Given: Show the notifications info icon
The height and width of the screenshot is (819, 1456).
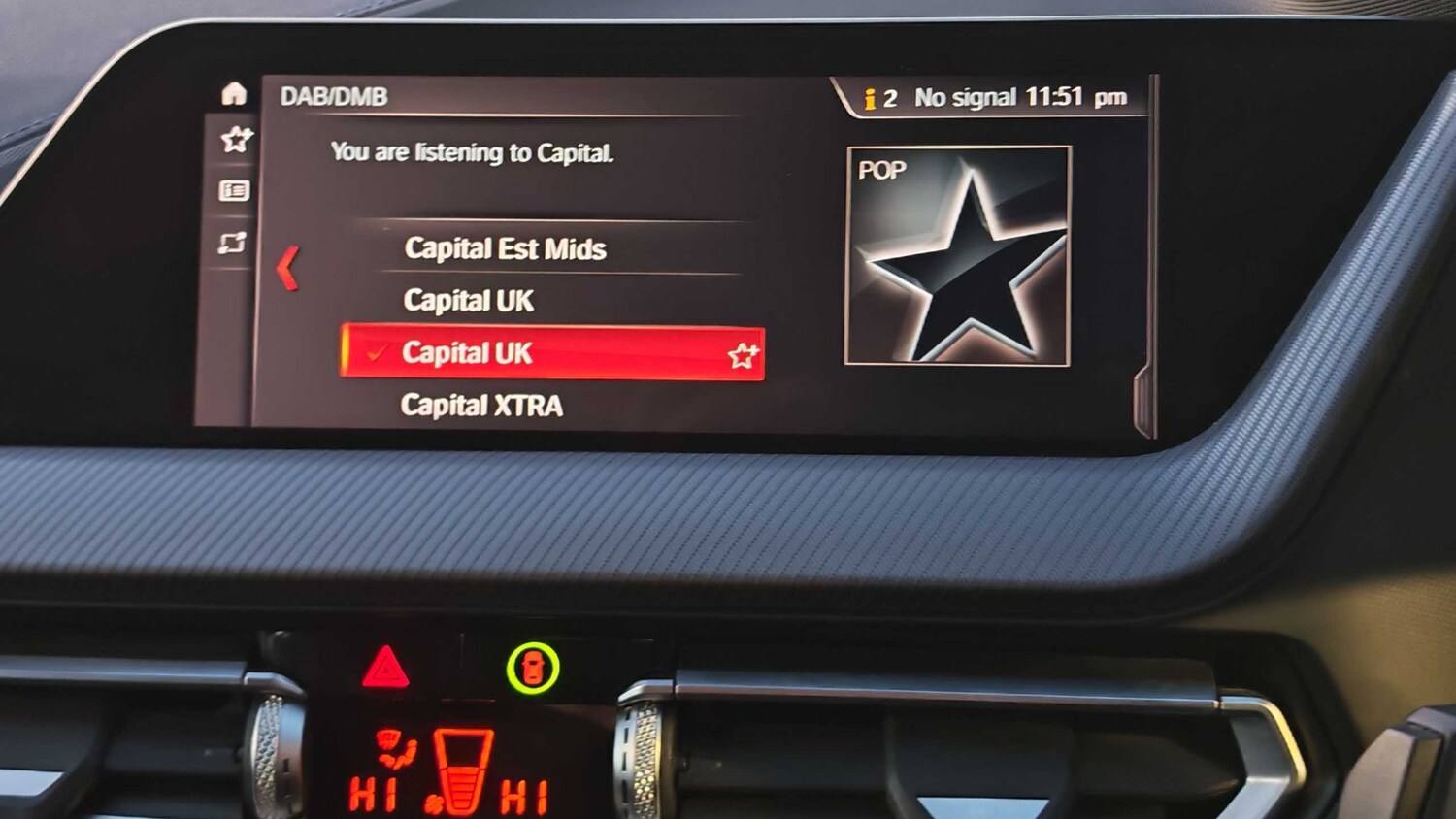Looking at the screenshot, I should click(x=871, y=99).
